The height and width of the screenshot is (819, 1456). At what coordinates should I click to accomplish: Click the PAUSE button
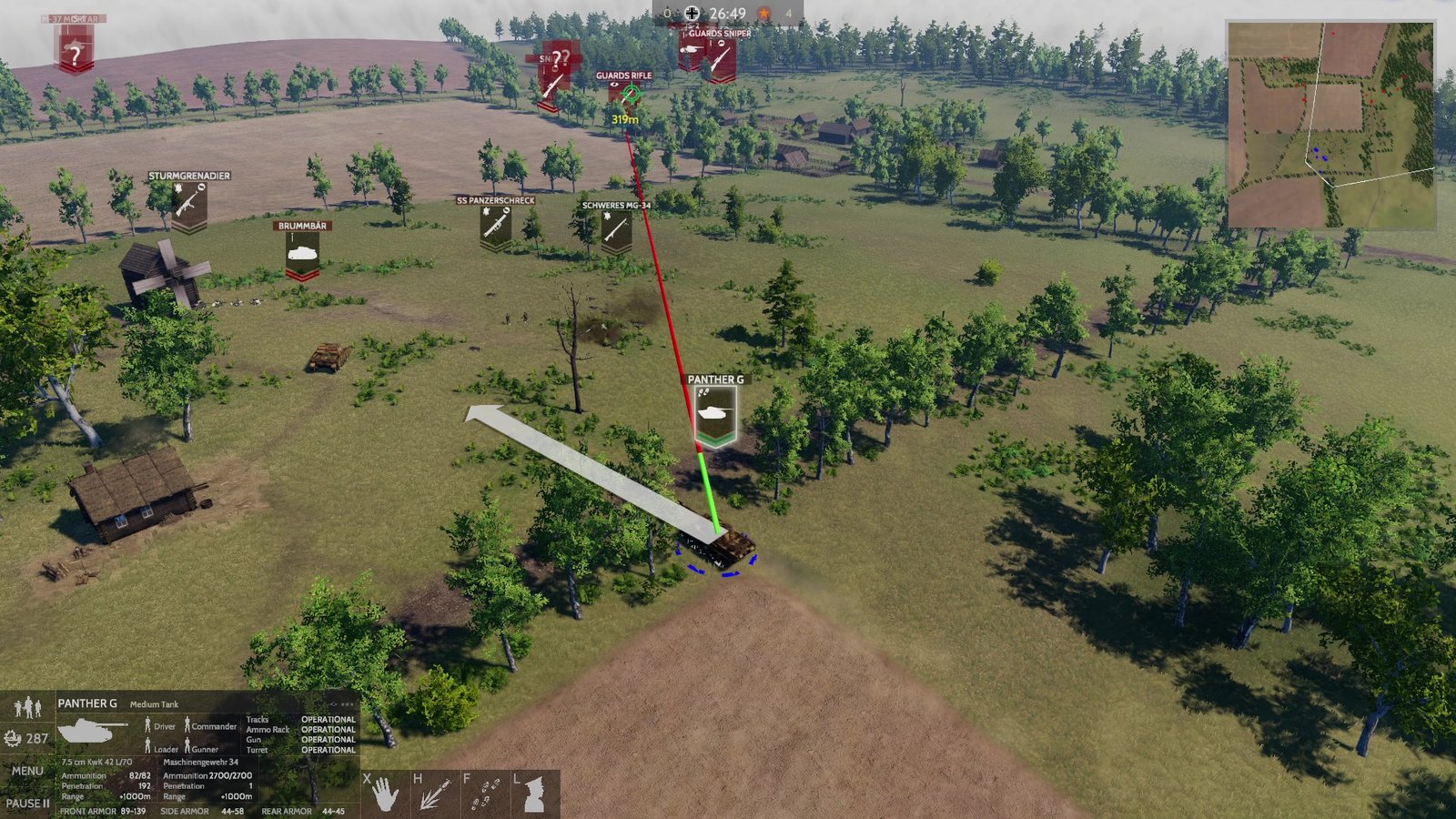click(x=27, y=804)
